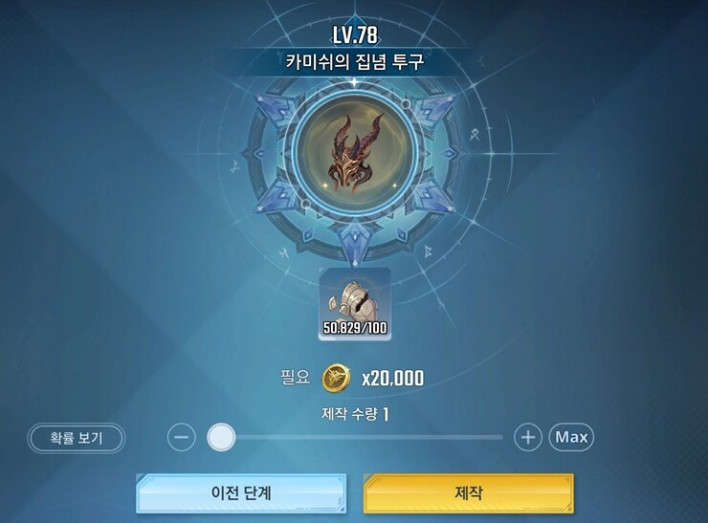708x523 pixels.
Task: Open the 확률 보기 probability view
Action: 76,437
